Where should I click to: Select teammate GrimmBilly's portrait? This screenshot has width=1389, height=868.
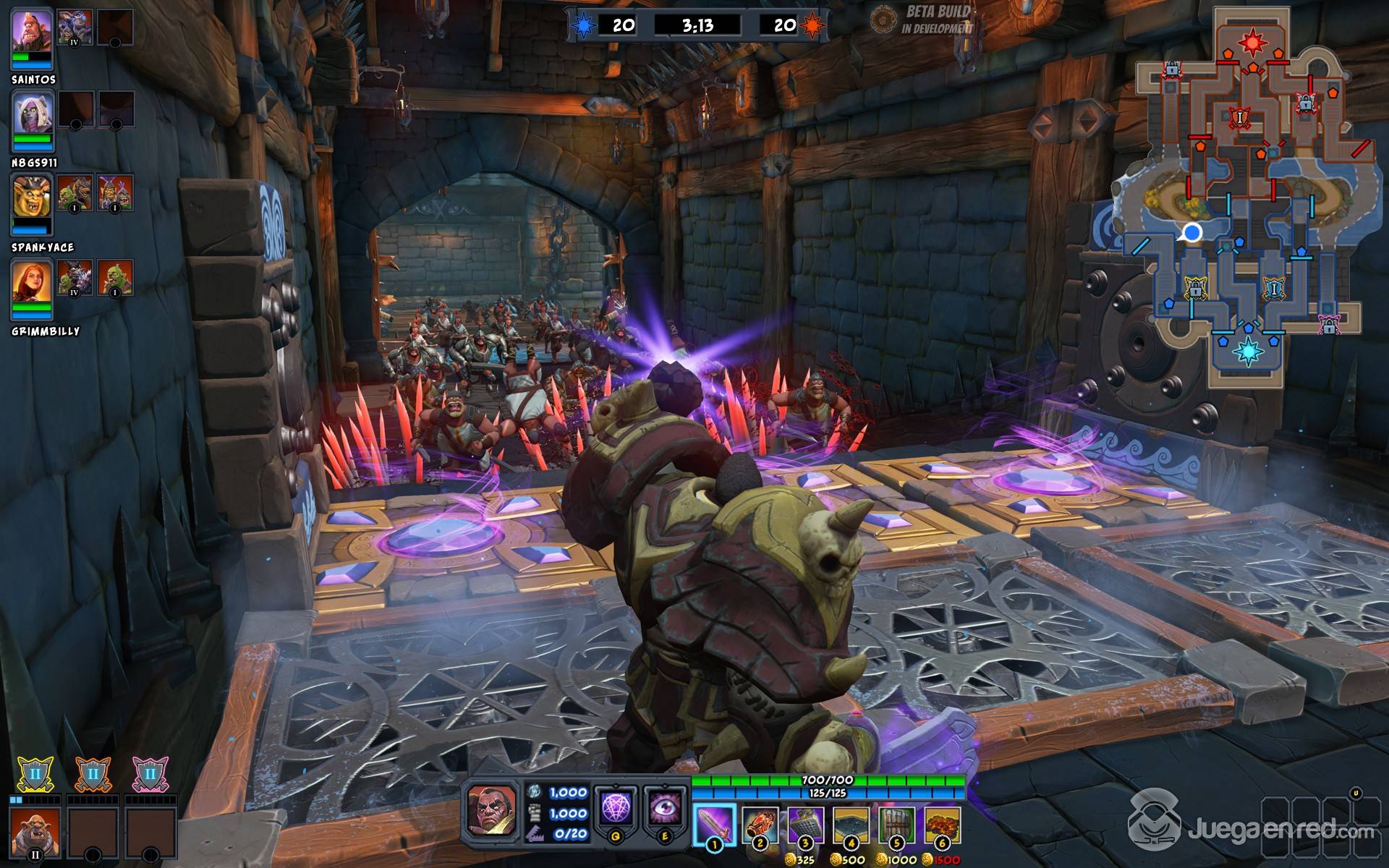[x=32, y=282]
